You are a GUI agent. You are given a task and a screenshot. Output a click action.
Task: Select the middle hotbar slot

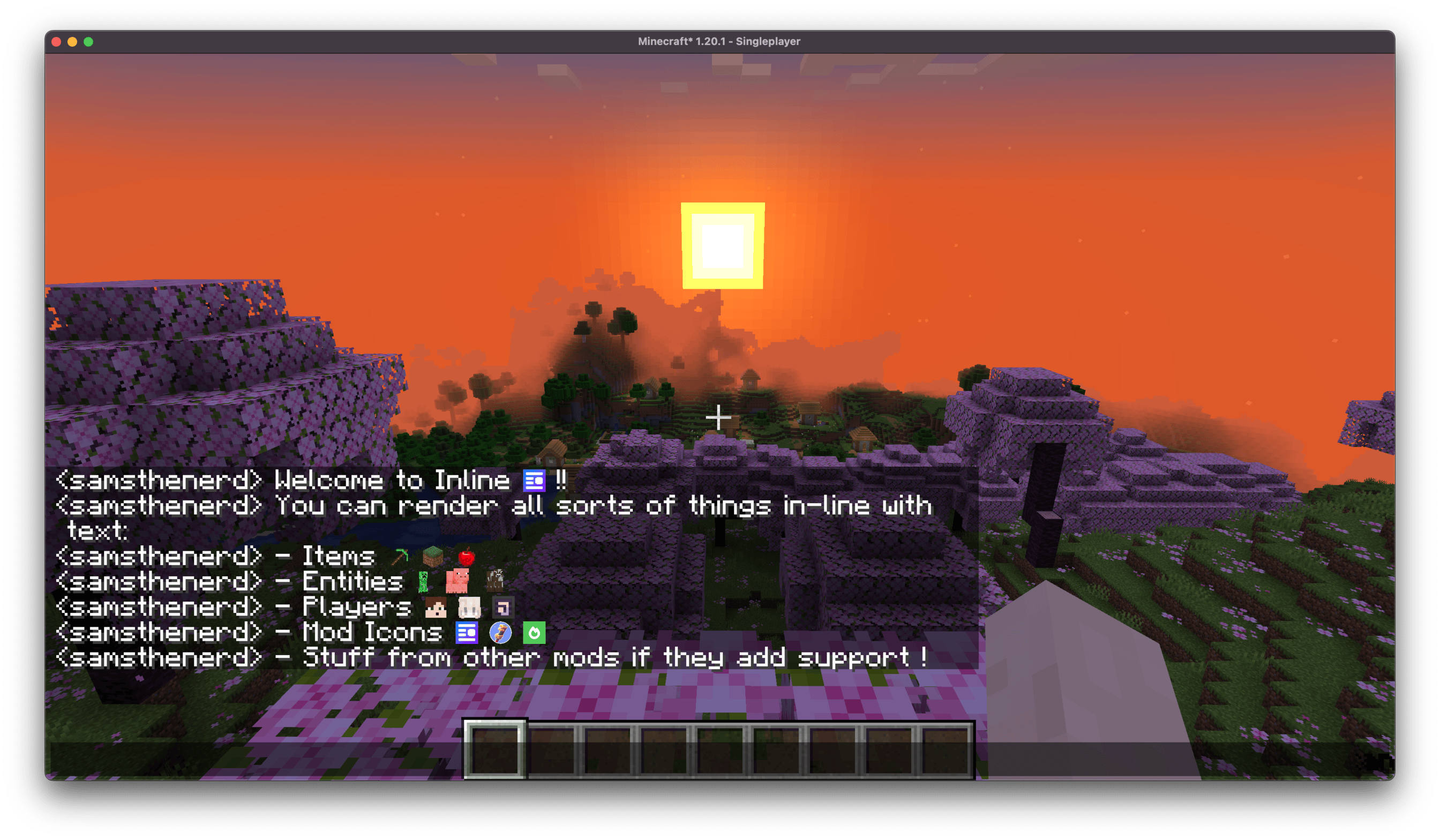pos(720,749)
